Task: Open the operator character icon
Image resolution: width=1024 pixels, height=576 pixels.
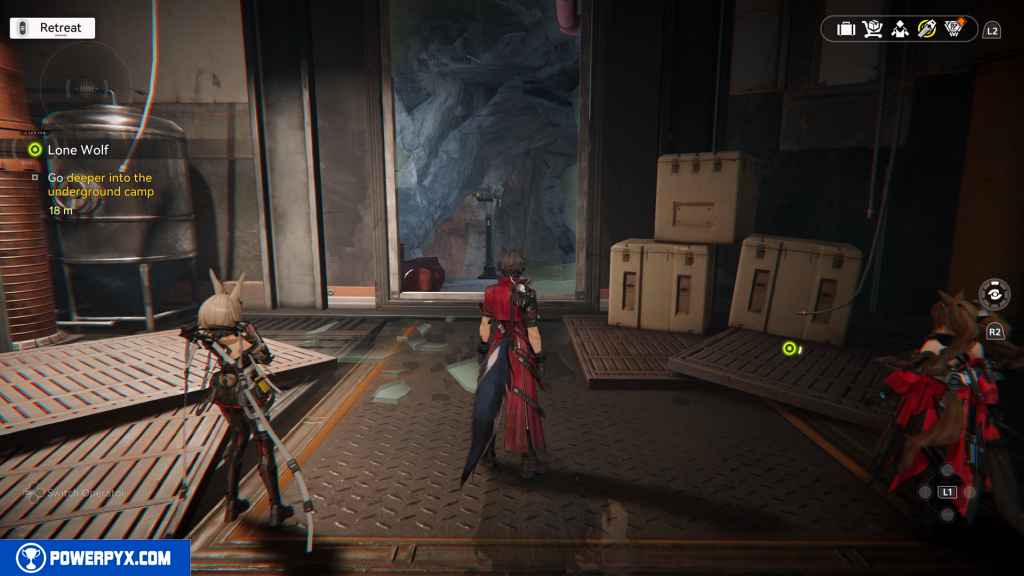Action: pos(899,29)
